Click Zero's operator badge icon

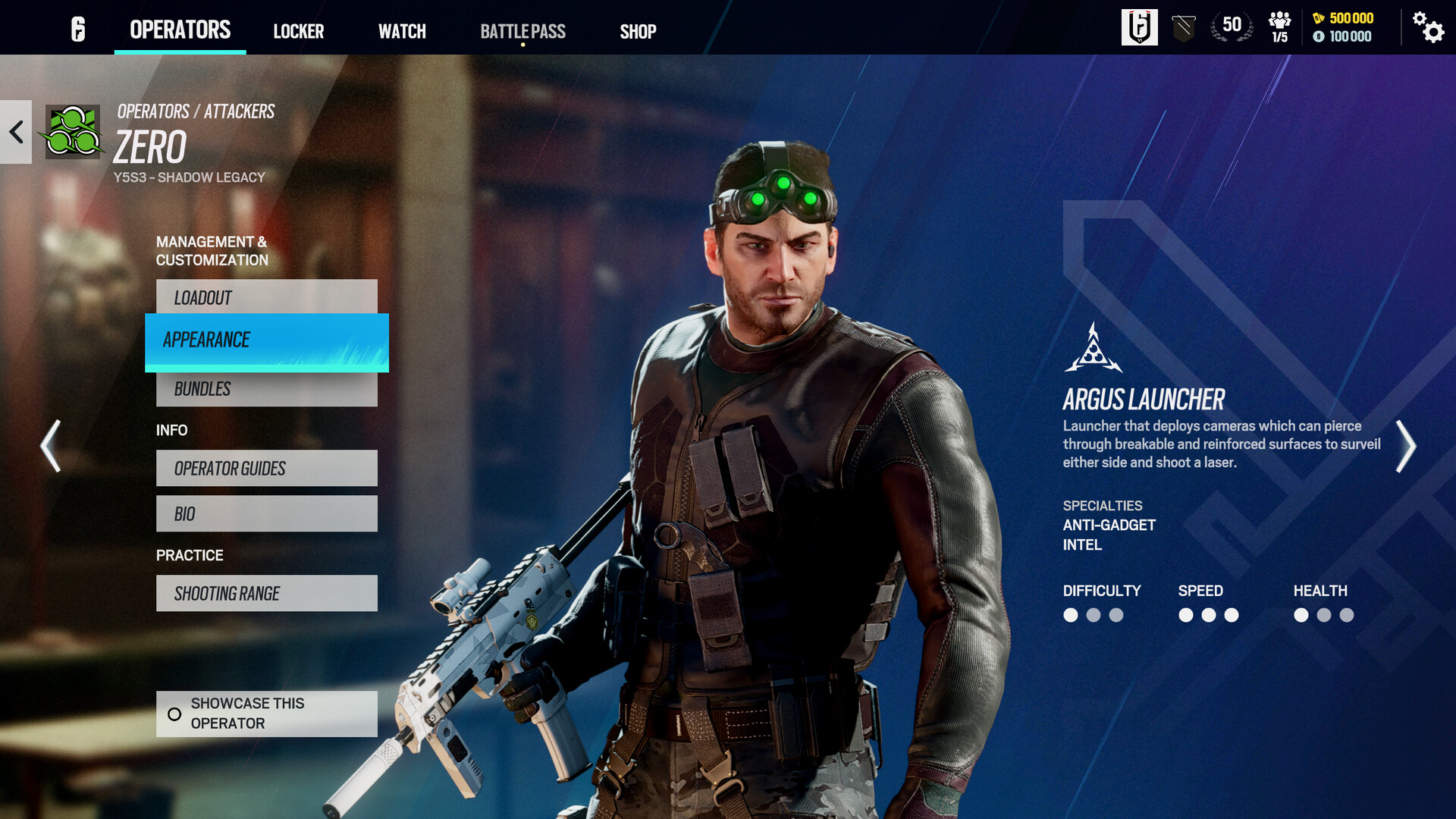pyautogui.click(x=73, y=134)
